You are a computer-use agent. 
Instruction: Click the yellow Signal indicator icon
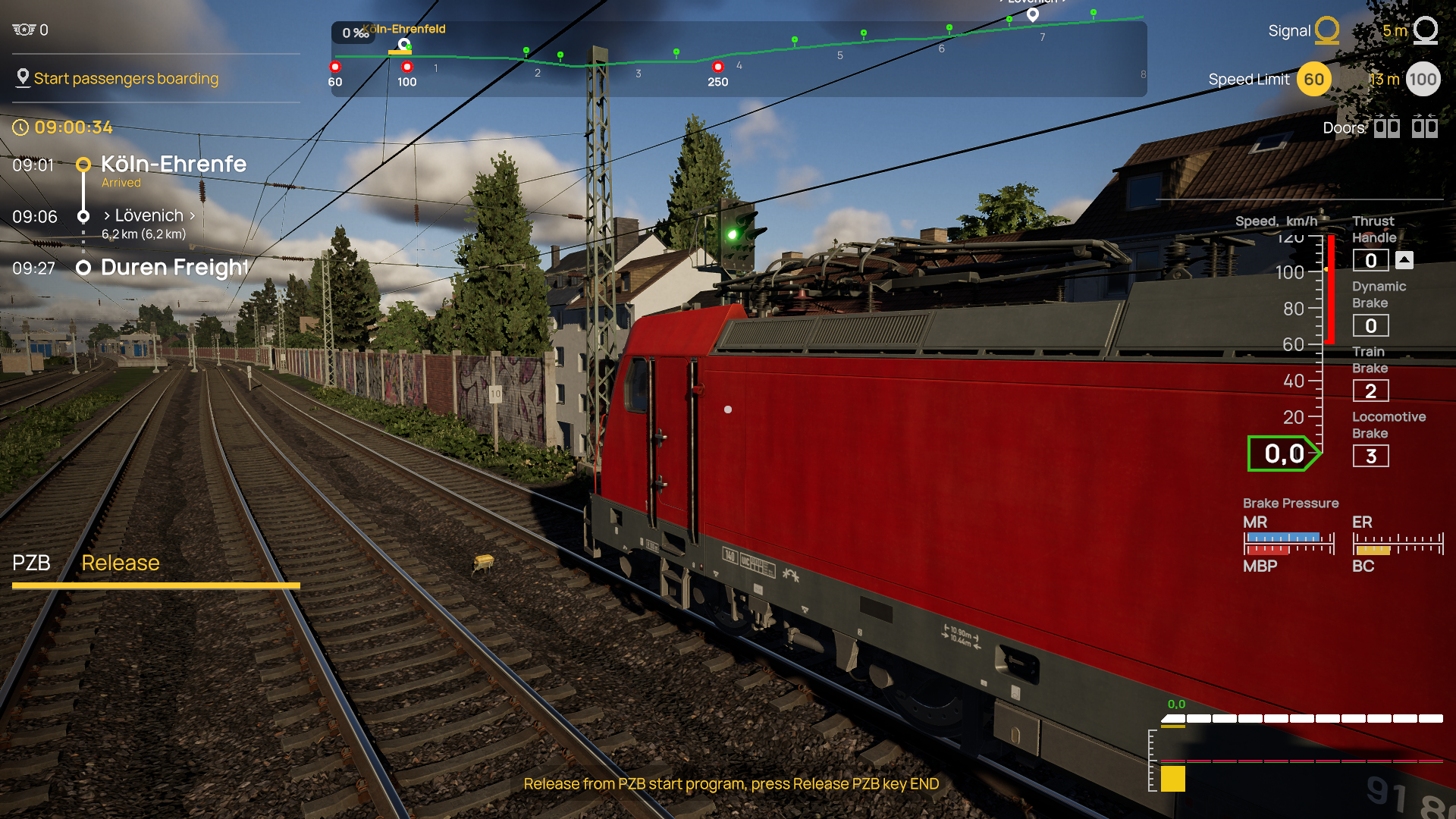click(1326, 30)
